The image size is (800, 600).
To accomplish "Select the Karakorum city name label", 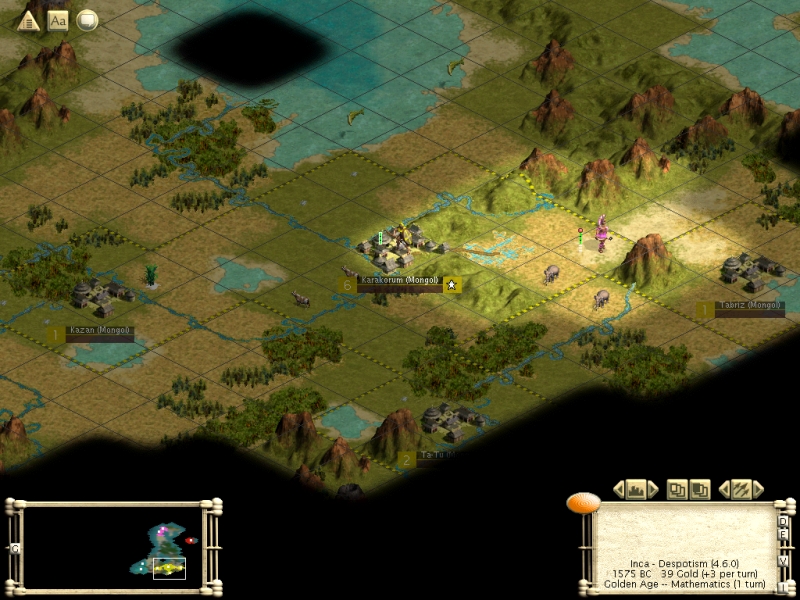I will [x=399, y=280].
